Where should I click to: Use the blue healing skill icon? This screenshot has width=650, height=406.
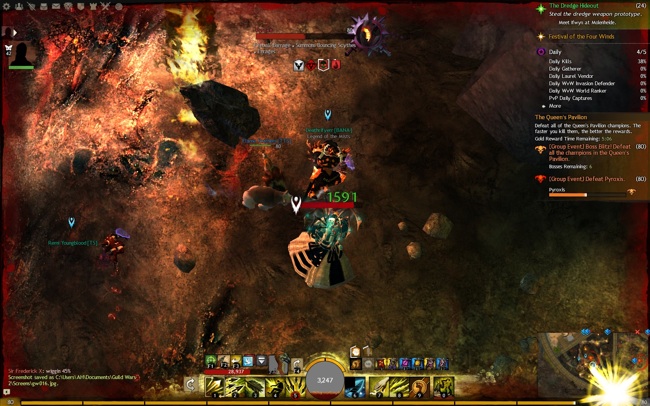355,385
